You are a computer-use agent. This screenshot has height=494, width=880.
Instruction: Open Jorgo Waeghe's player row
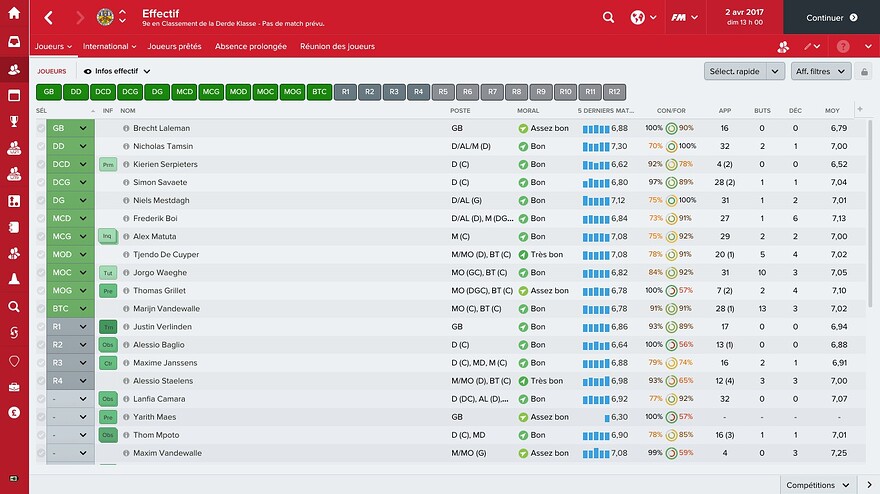[160, 272]
